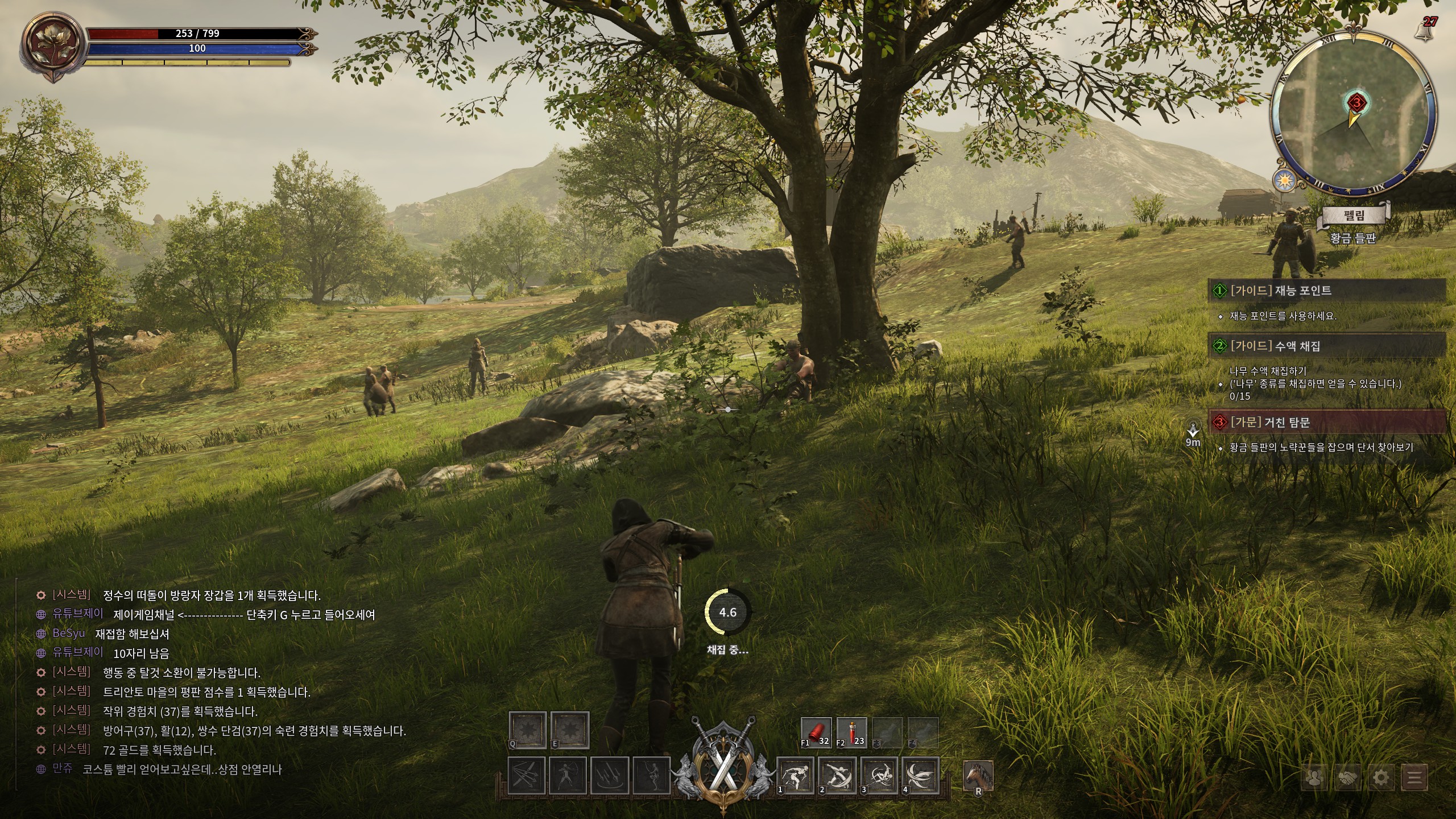Screen dimensions: 1456x819
Task: Activate the triple crescent slash skill
Action: 921,776
